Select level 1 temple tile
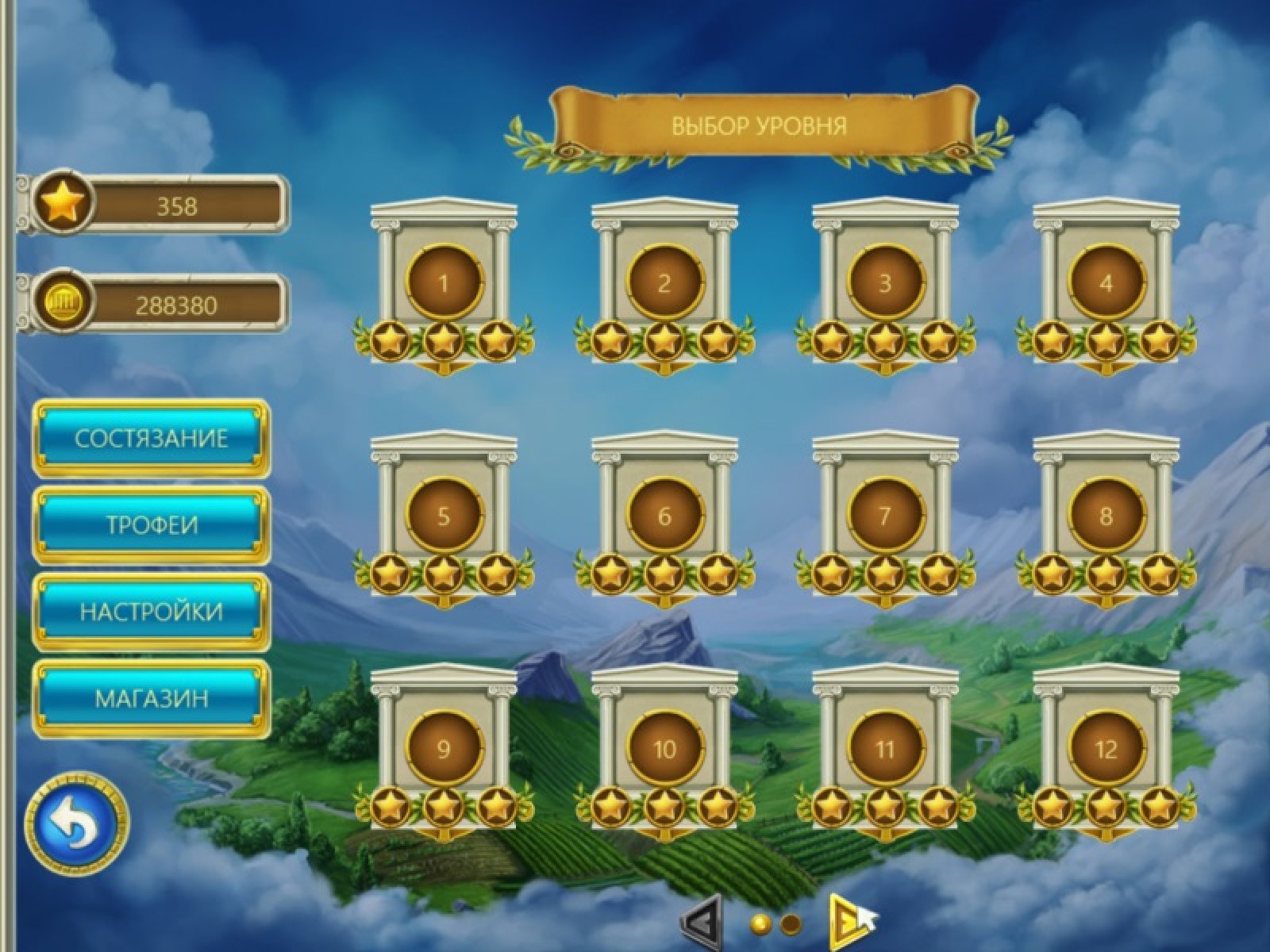1270x952 pixels. [x=444, y=283]
